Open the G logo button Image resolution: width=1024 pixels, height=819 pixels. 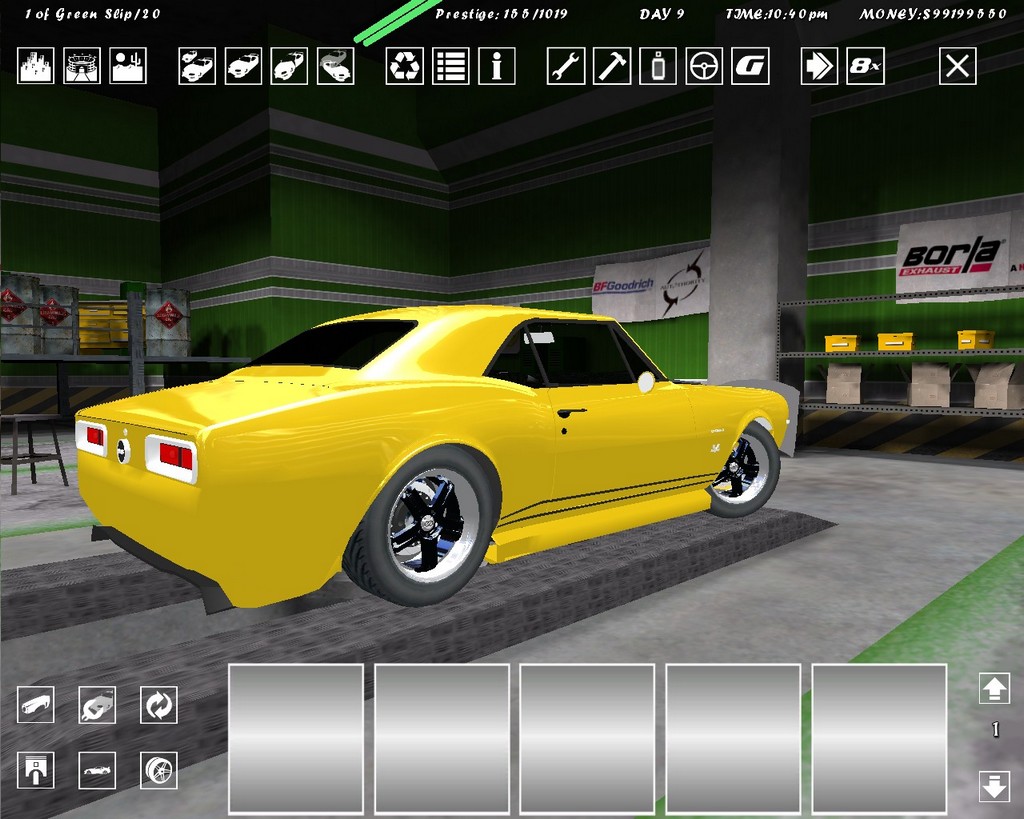click(x=750, y=67)
